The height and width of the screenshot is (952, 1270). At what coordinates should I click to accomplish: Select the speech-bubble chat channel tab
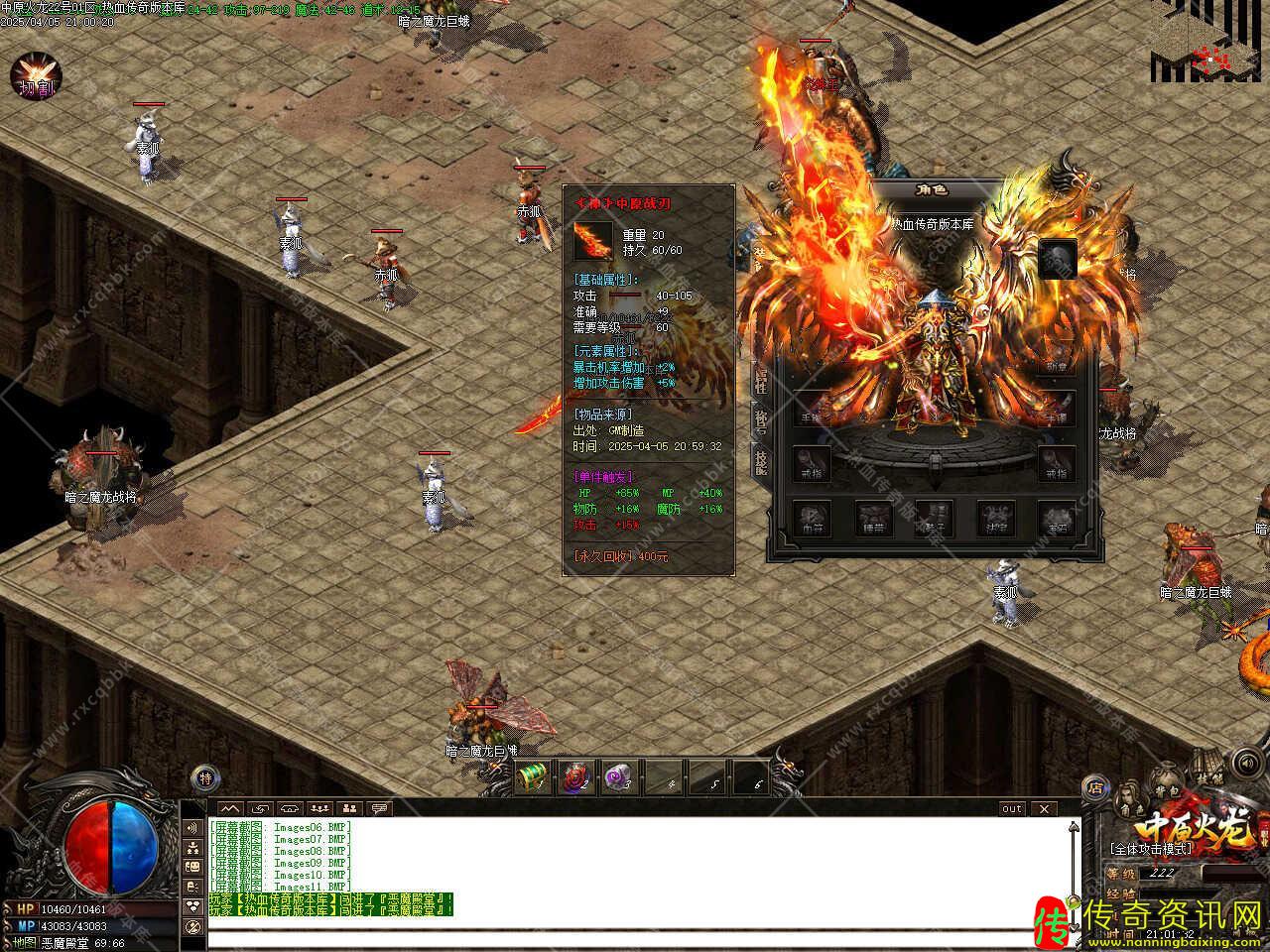380,808
